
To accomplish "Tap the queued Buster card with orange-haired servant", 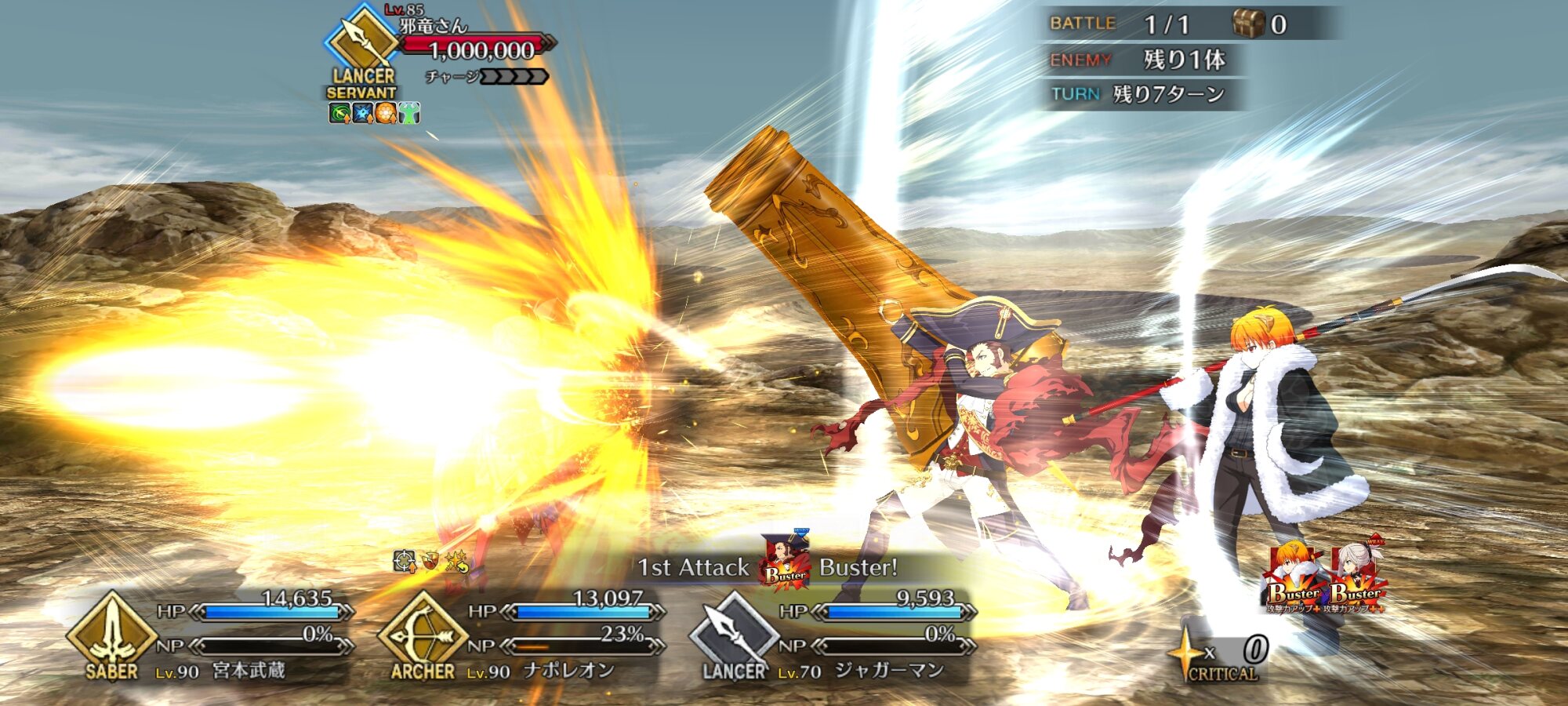I will [x=1294, y=577].
